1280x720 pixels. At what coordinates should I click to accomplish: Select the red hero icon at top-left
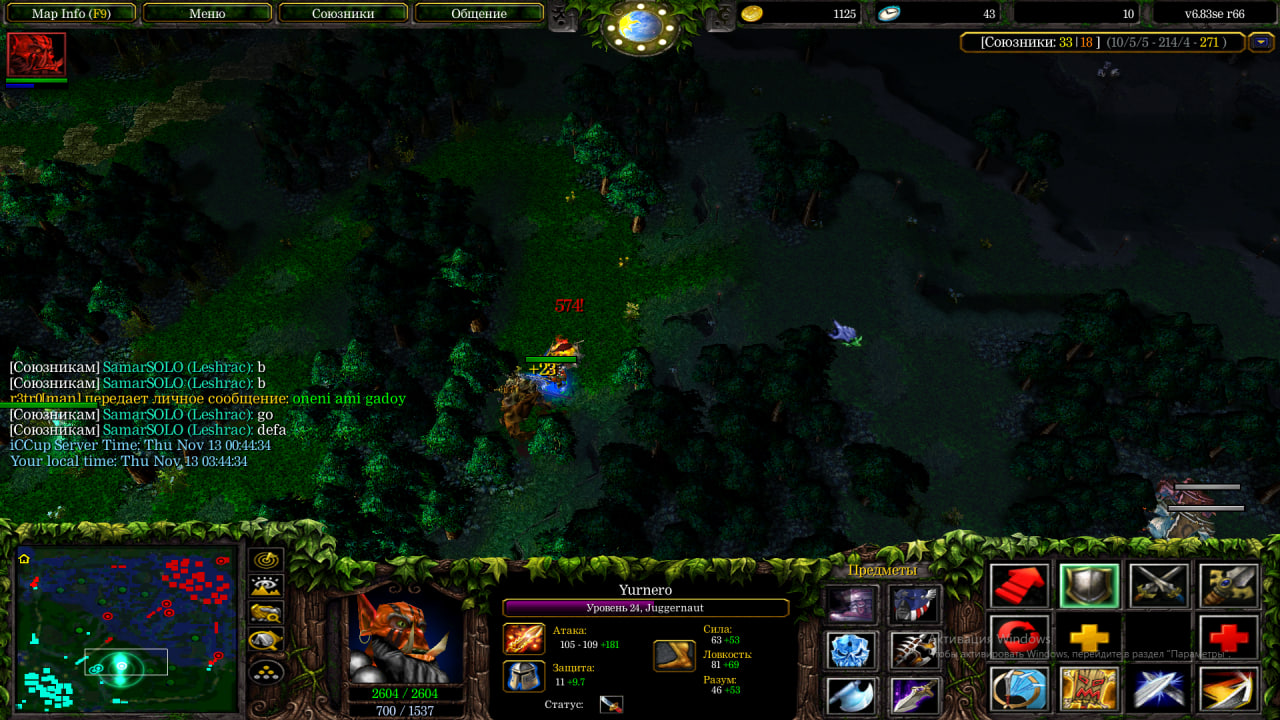[x=36, y=54]
